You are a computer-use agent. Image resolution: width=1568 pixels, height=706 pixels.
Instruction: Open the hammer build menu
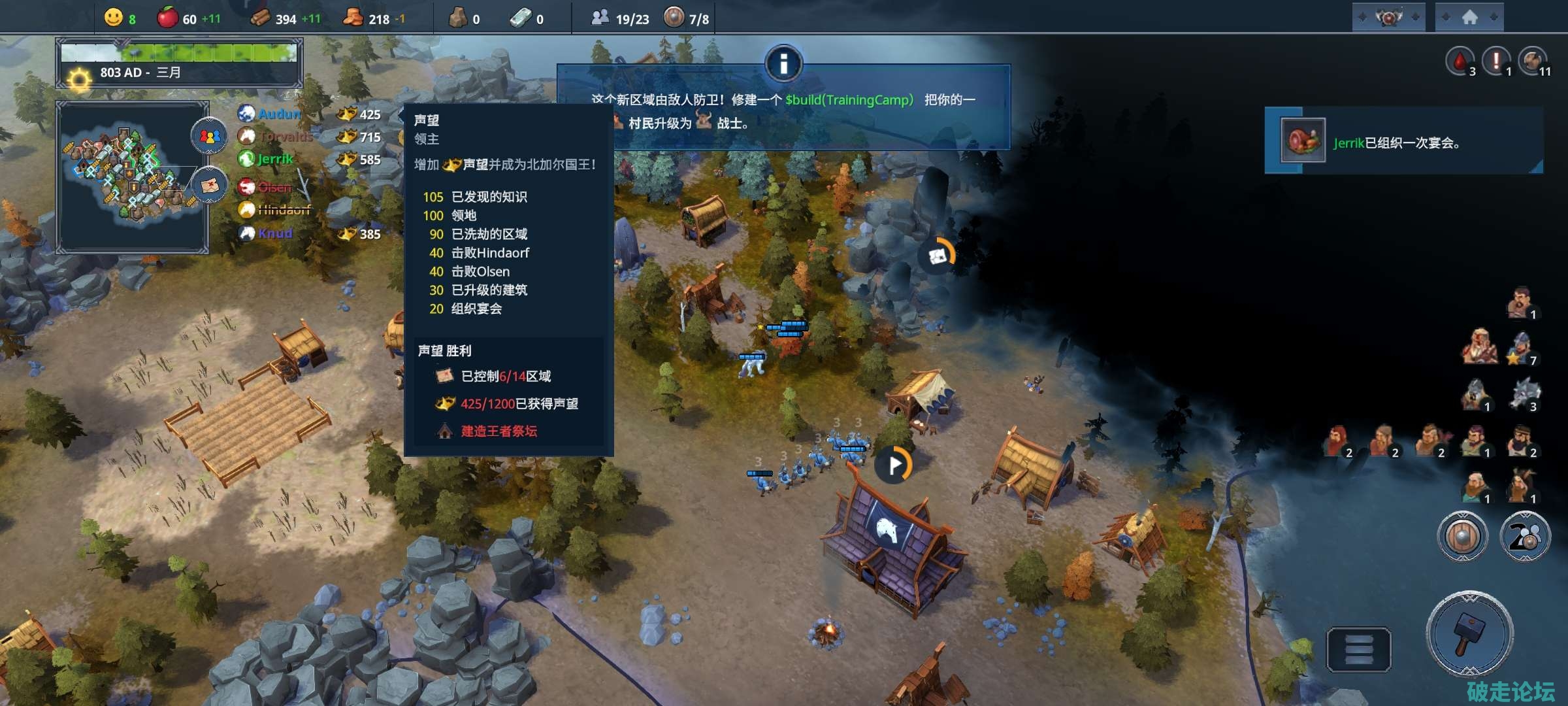[x=1469, y=633]
